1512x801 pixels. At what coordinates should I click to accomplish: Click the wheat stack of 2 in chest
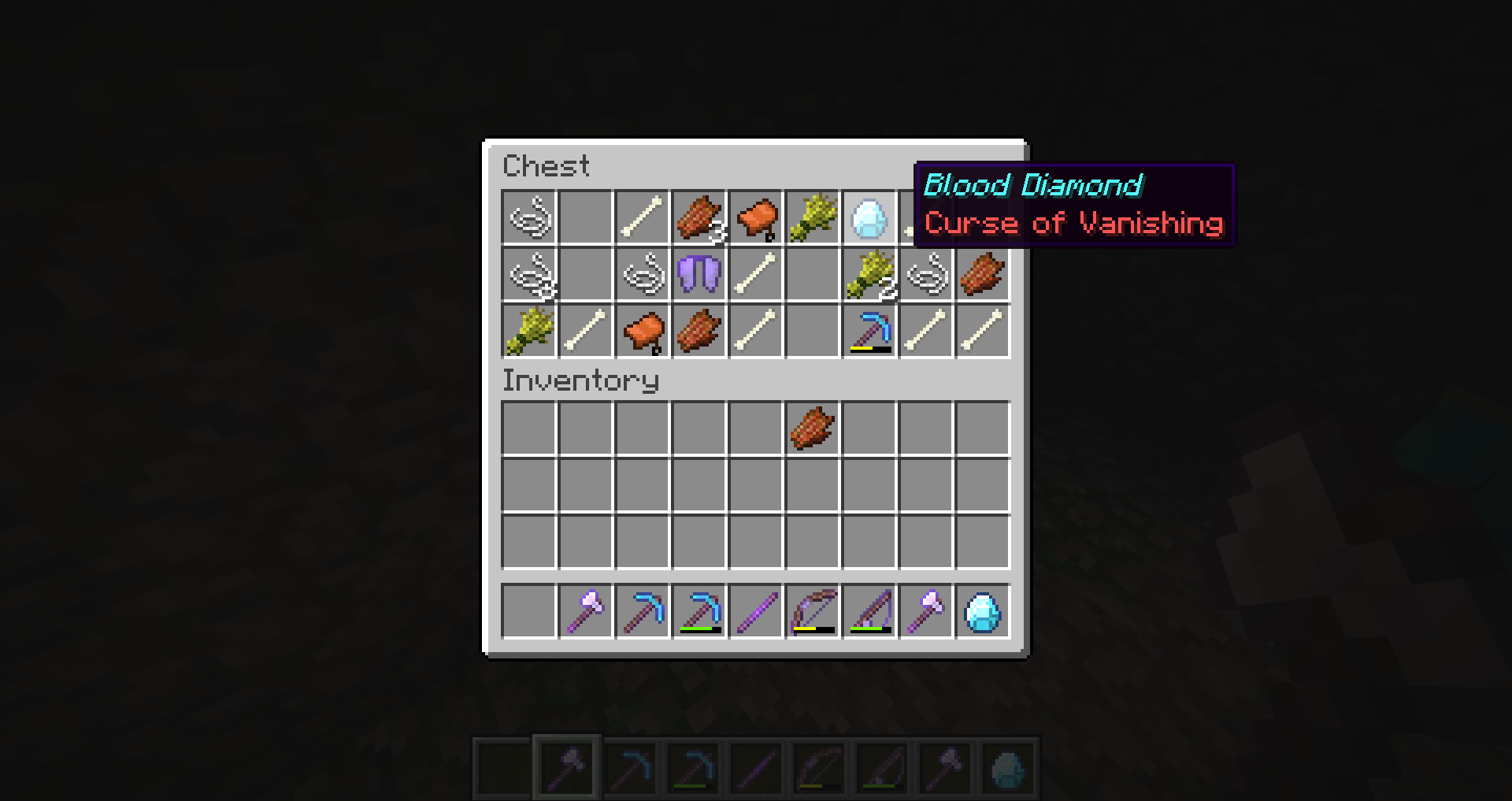(868, 275)
